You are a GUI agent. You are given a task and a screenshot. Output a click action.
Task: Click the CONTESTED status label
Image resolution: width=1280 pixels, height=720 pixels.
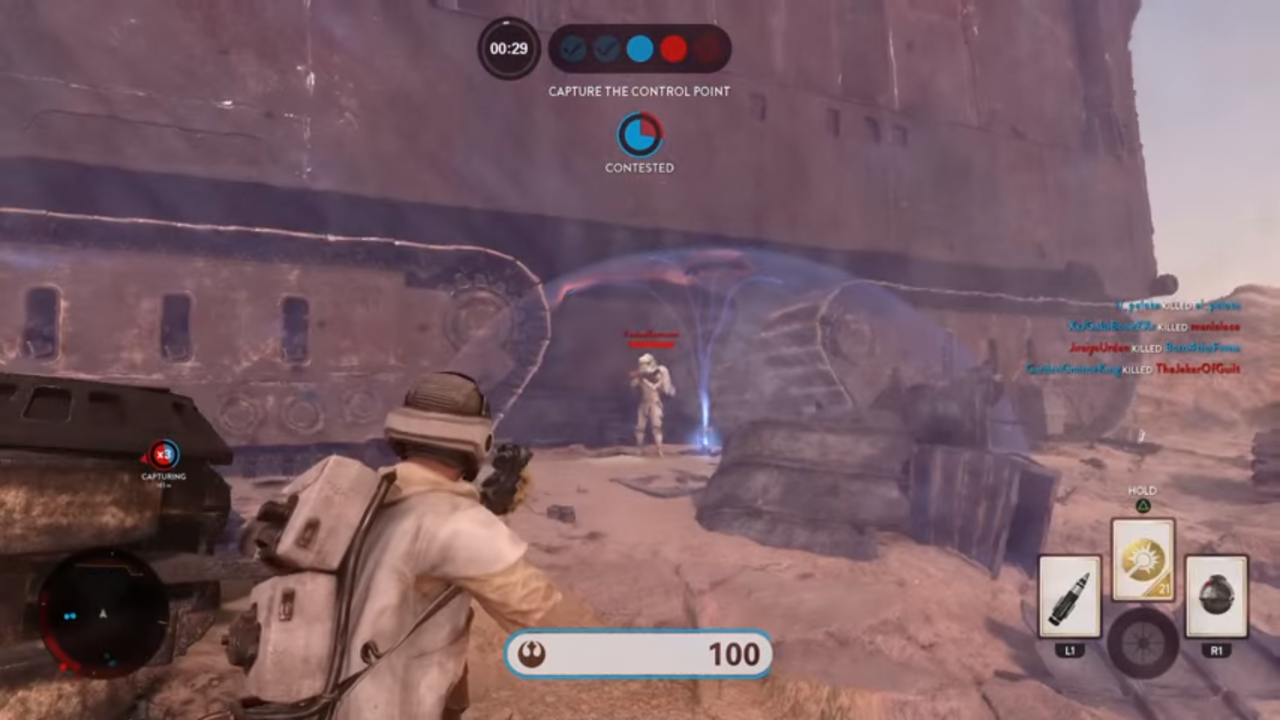640,168
